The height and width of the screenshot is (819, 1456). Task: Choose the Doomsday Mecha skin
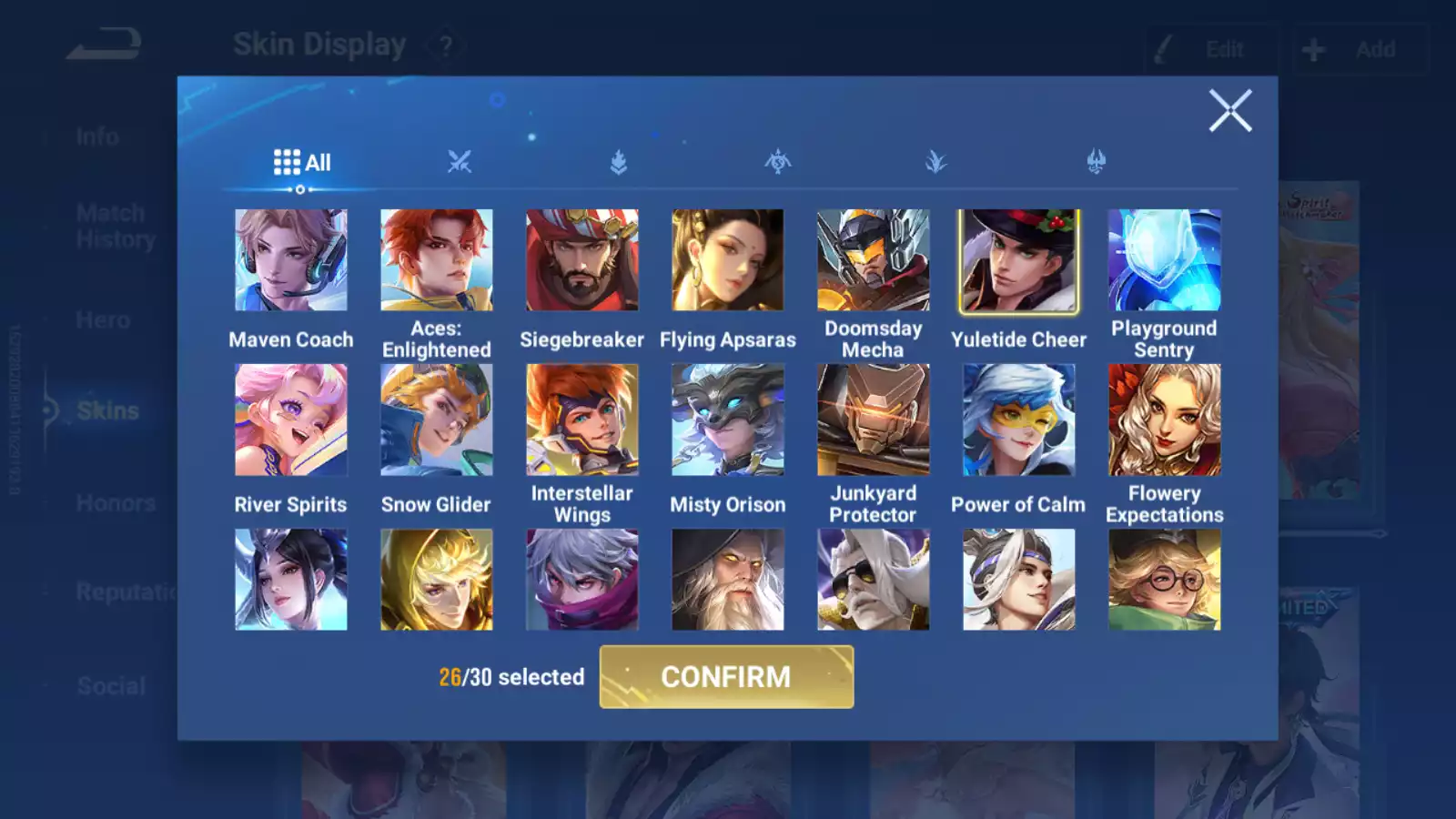873,261
